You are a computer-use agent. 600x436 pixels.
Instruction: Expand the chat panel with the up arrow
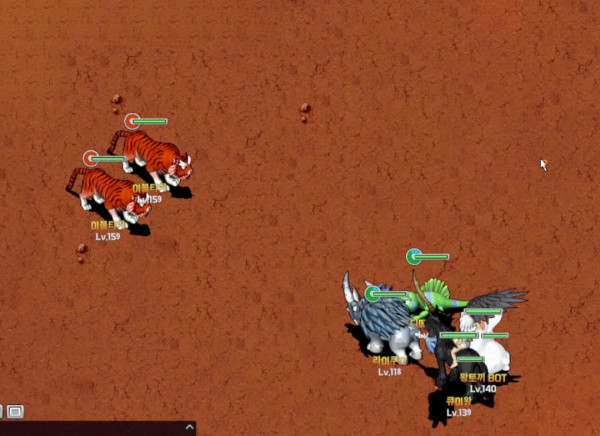(x=190, y=428)
